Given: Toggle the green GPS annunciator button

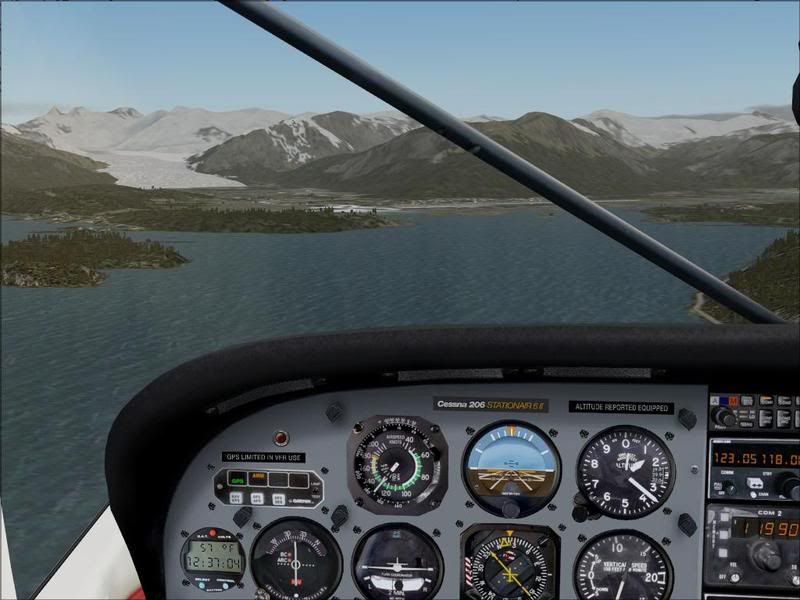Looking at the screenshot, I should [x=238, y=479].
